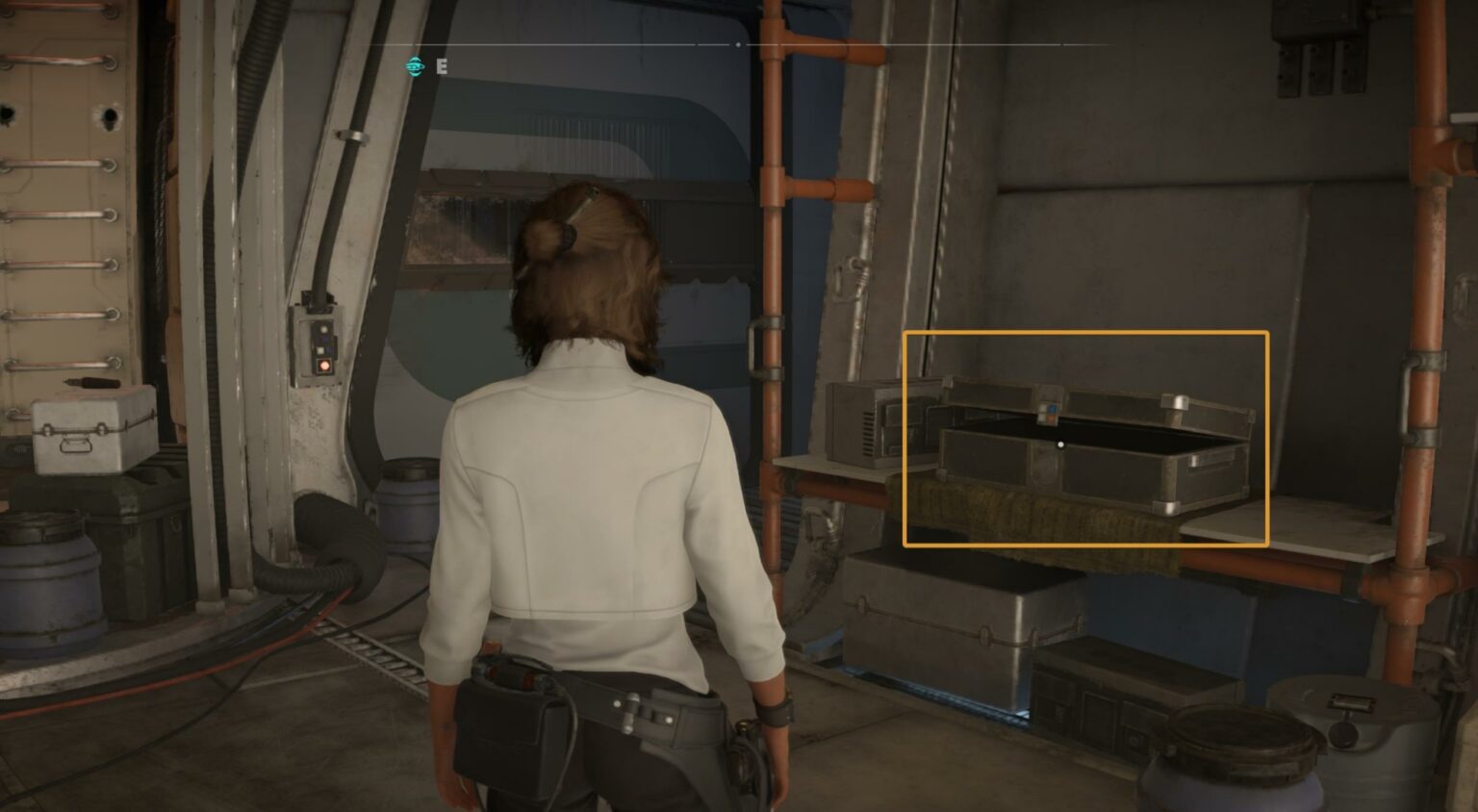
Task: Click the open lid of the highlighted crate
Action: tap(1107, 394)
